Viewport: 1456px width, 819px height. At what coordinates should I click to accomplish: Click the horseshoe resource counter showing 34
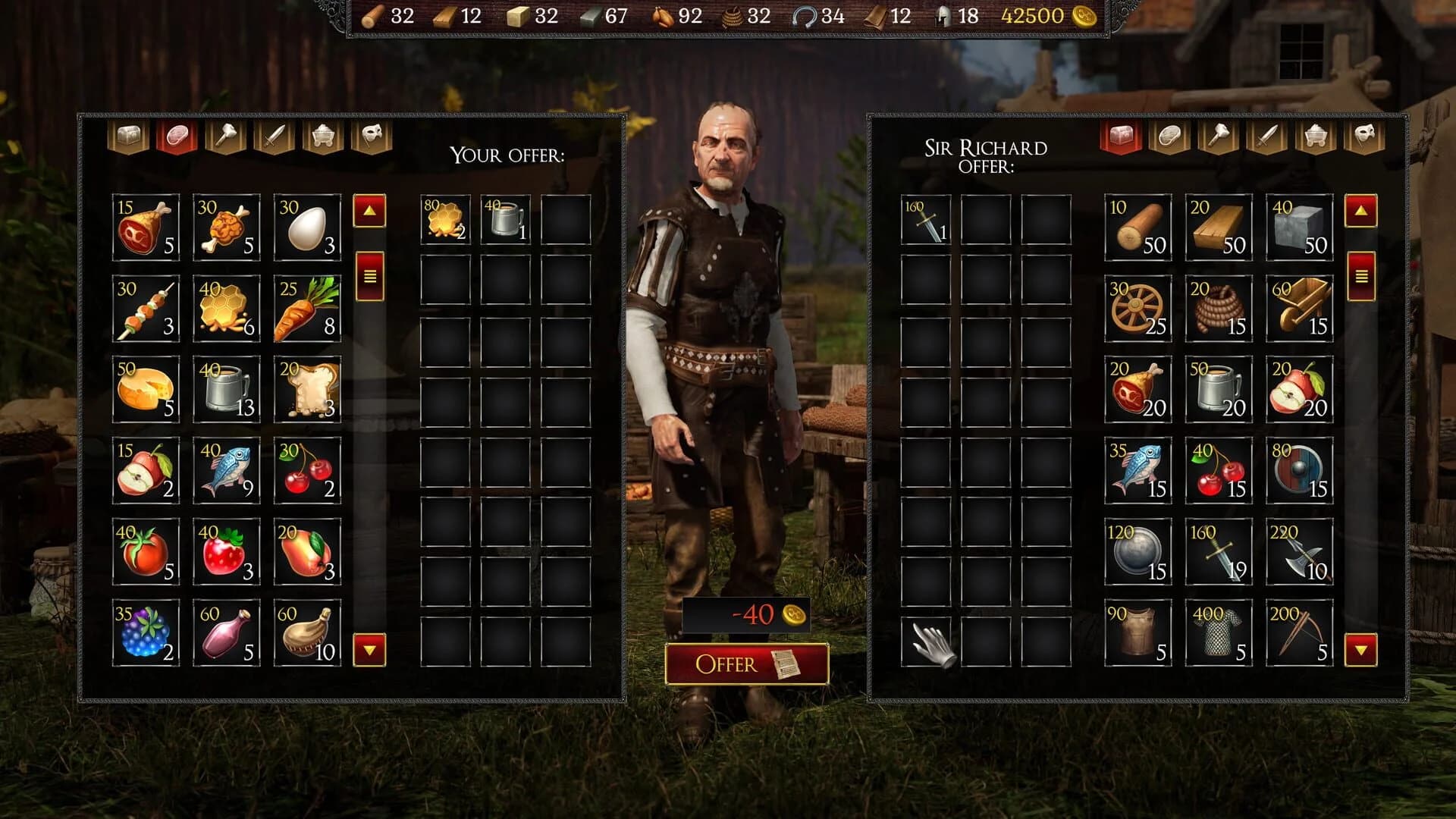click(814, 15)
